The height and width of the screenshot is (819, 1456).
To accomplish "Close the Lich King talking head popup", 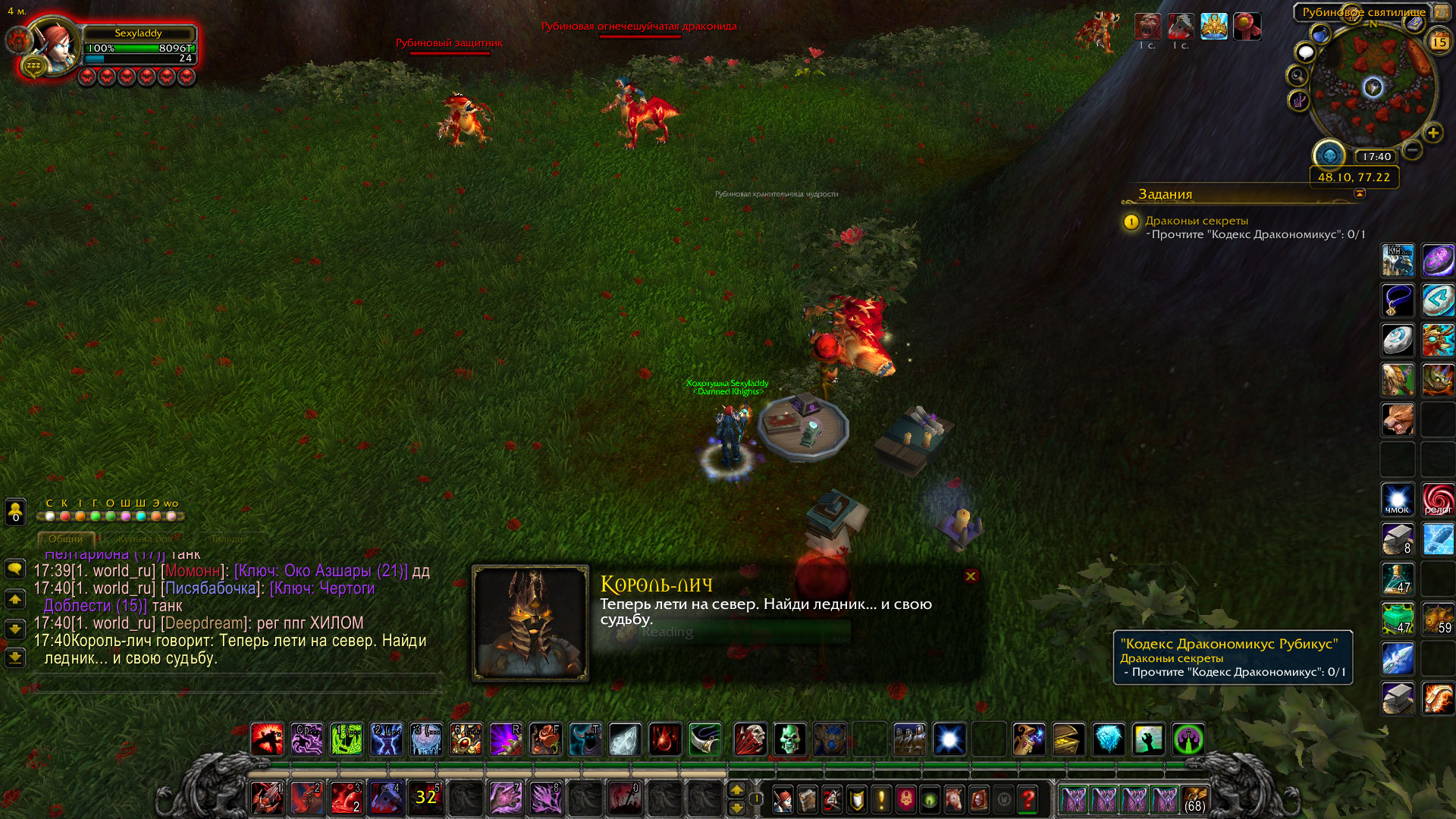I will pyautogui.click(x=971, y=576).
